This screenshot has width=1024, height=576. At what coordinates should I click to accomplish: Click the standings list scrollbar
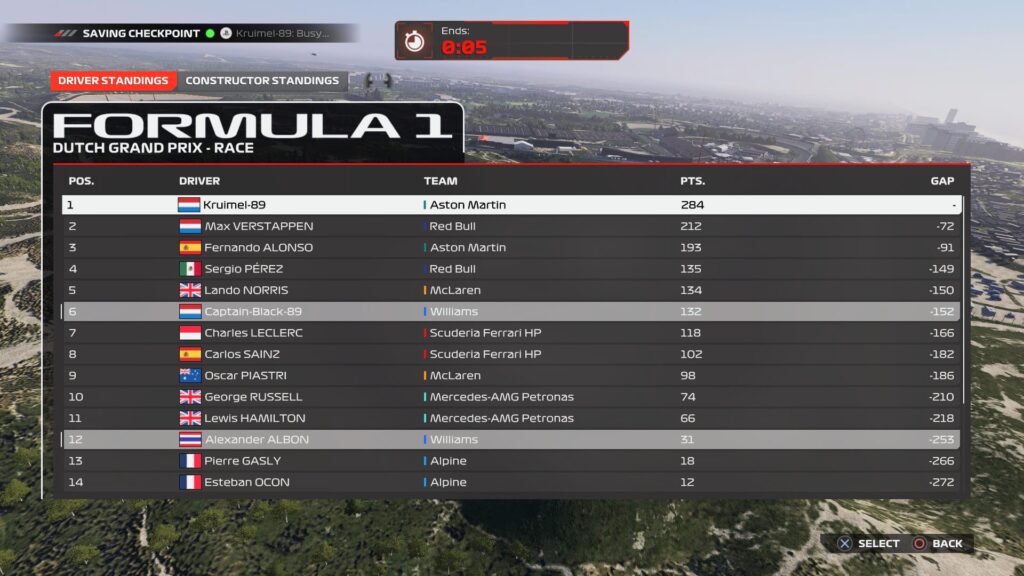coord(965,300)
